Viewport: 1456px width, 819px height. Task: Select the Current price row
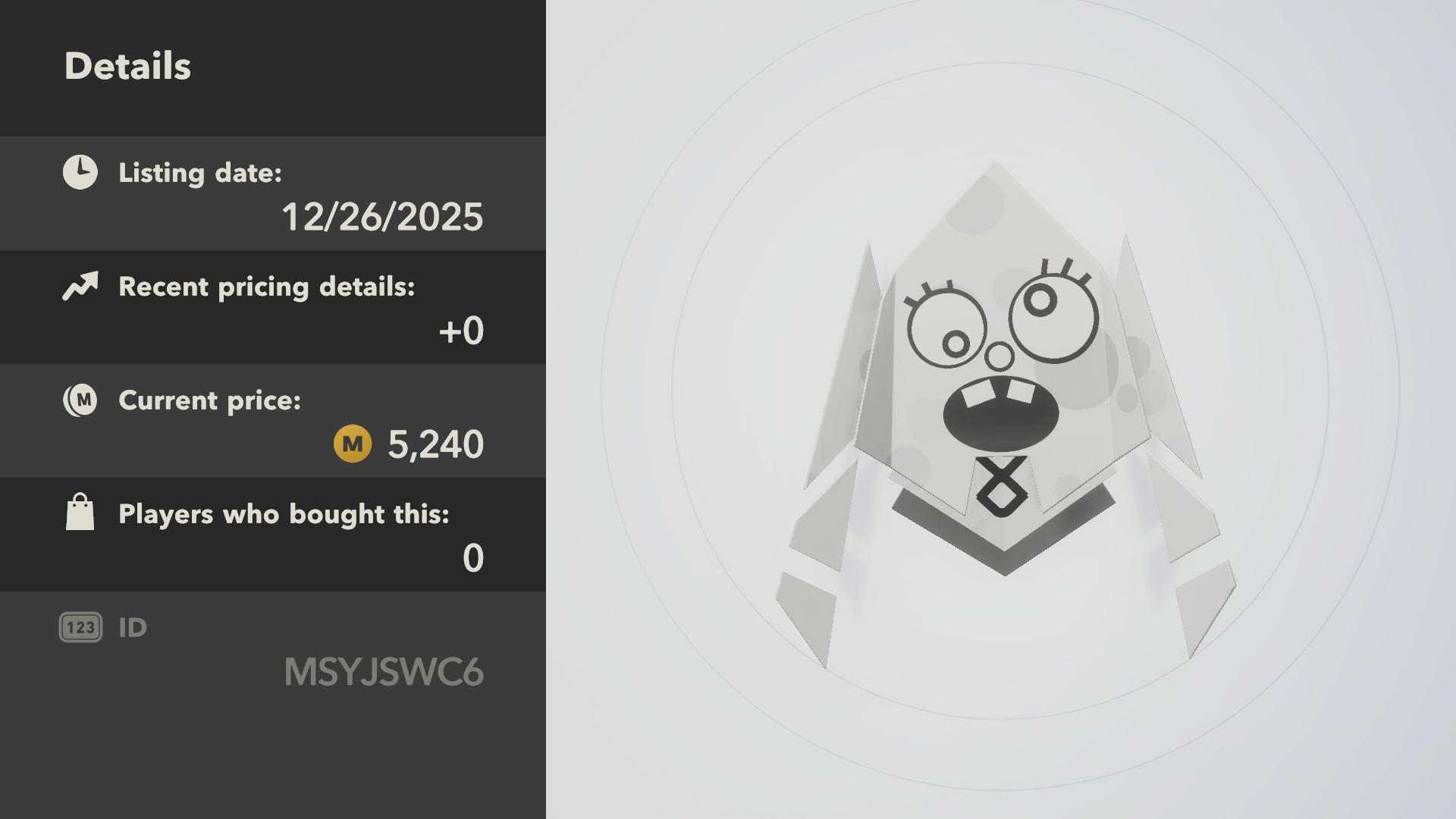[x=273, y=422]
